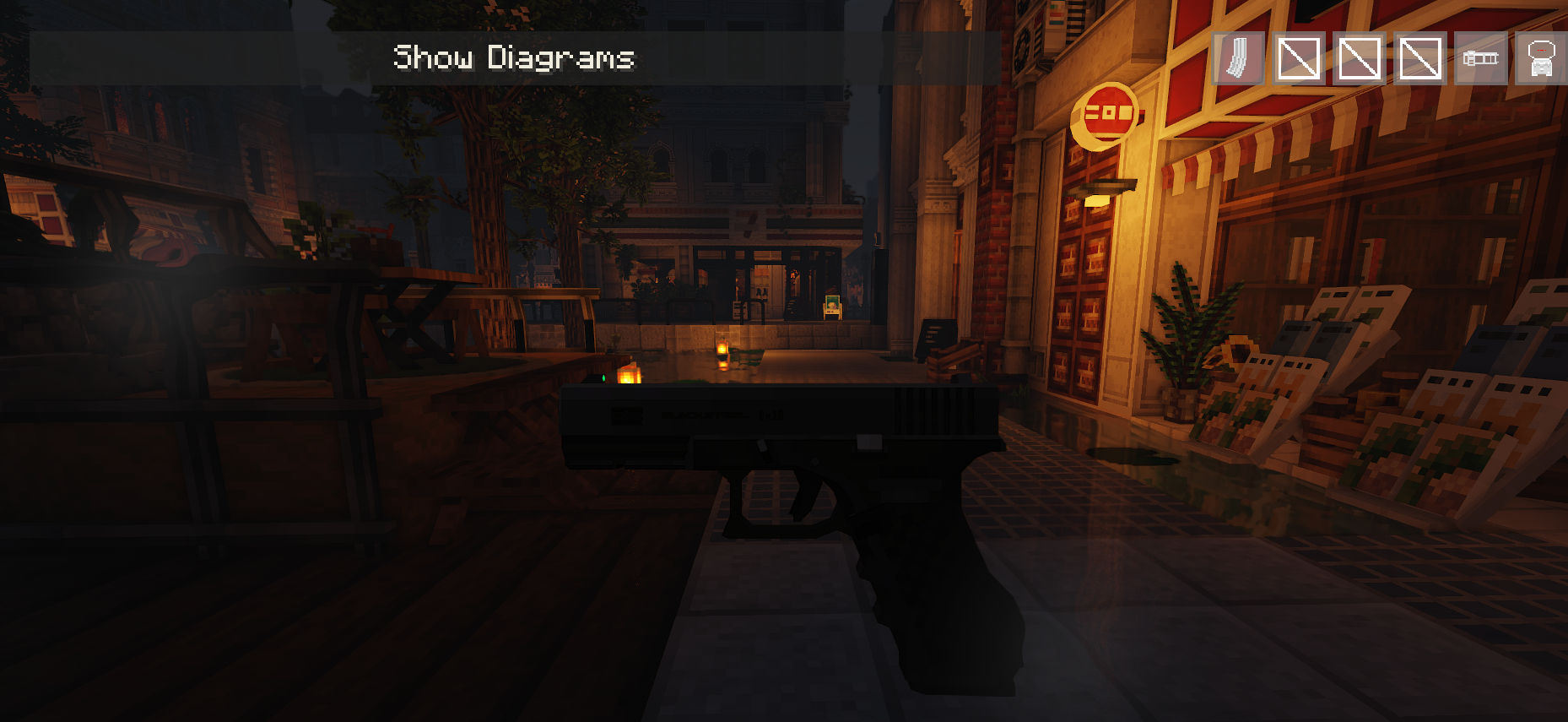Select the magazine attachment slot

coord(1237,57)
